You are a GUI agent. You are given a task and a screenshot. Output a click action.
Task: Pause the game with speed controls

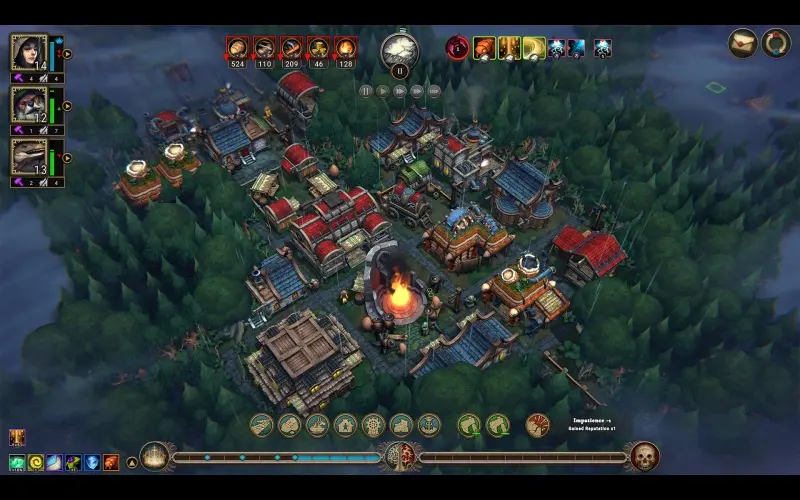[366, 91]
